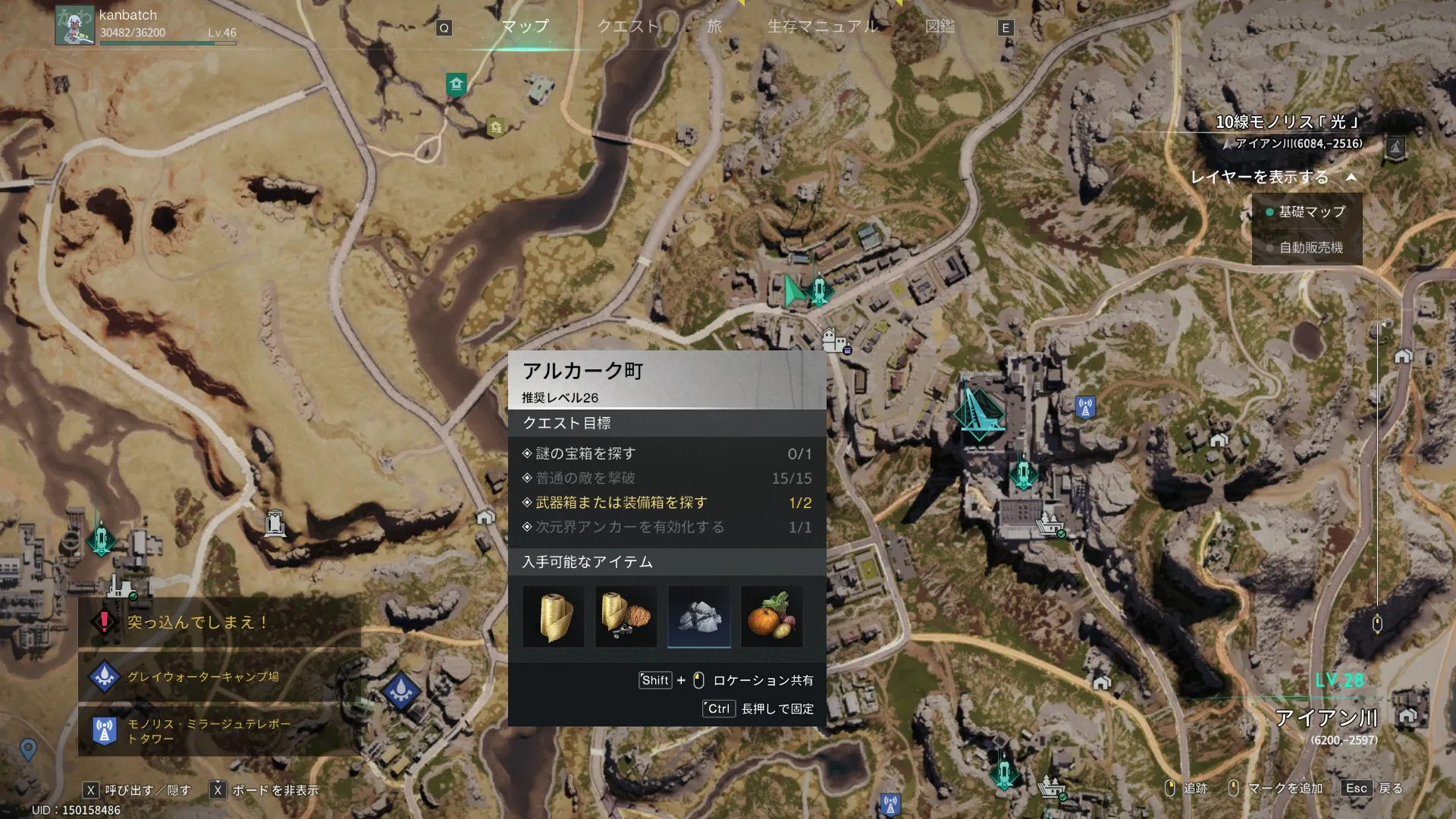Select the 生存マニュアル tab

pos(824,27)
